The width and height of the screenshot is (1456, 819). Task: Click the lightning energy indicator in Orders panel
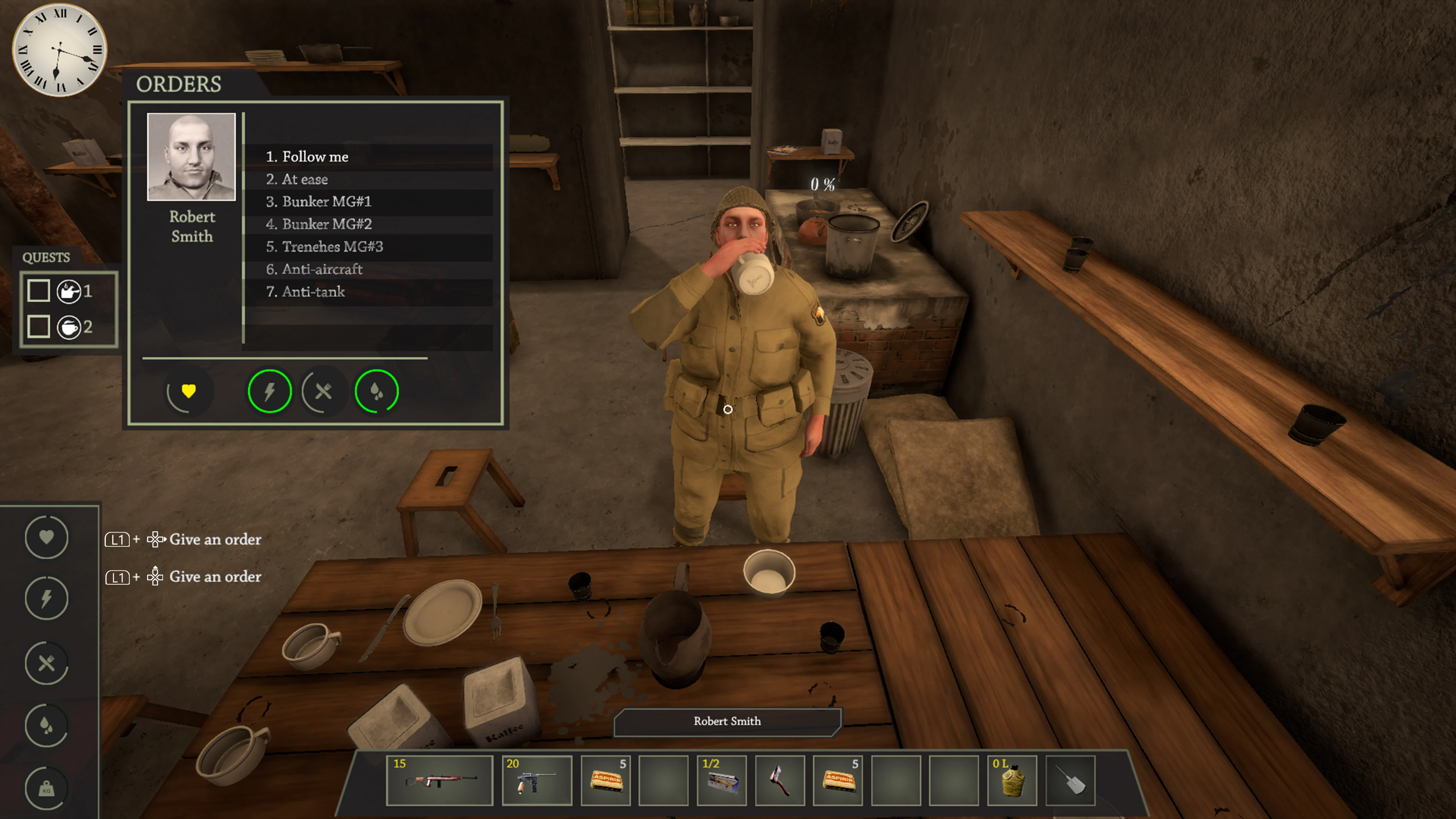point(270,391)
